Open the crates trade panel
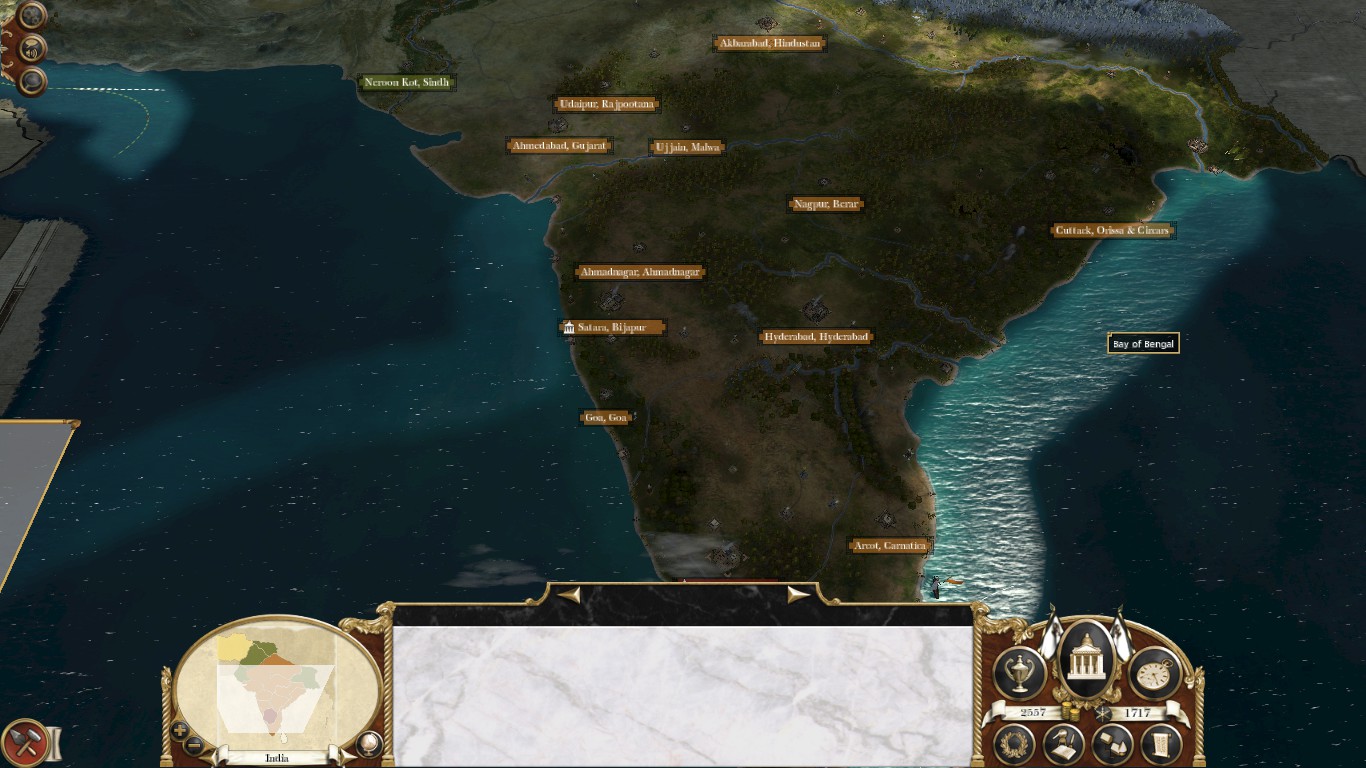This screenshot has height=768, width=1366. click(x=1112, y=744)
